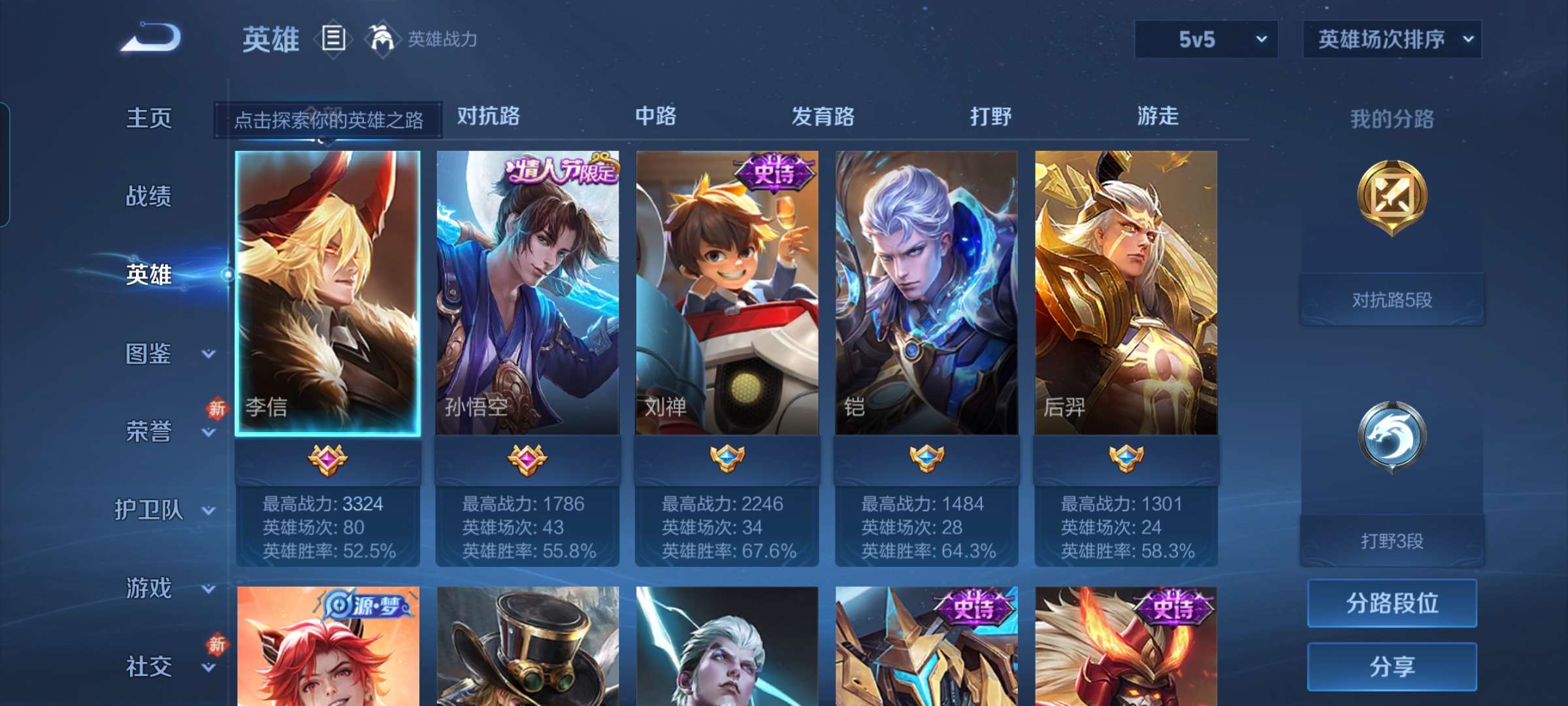Click the proficiency badge under 后羿
Screen dimensions: 1568x706
click(x=1126, y=458)
